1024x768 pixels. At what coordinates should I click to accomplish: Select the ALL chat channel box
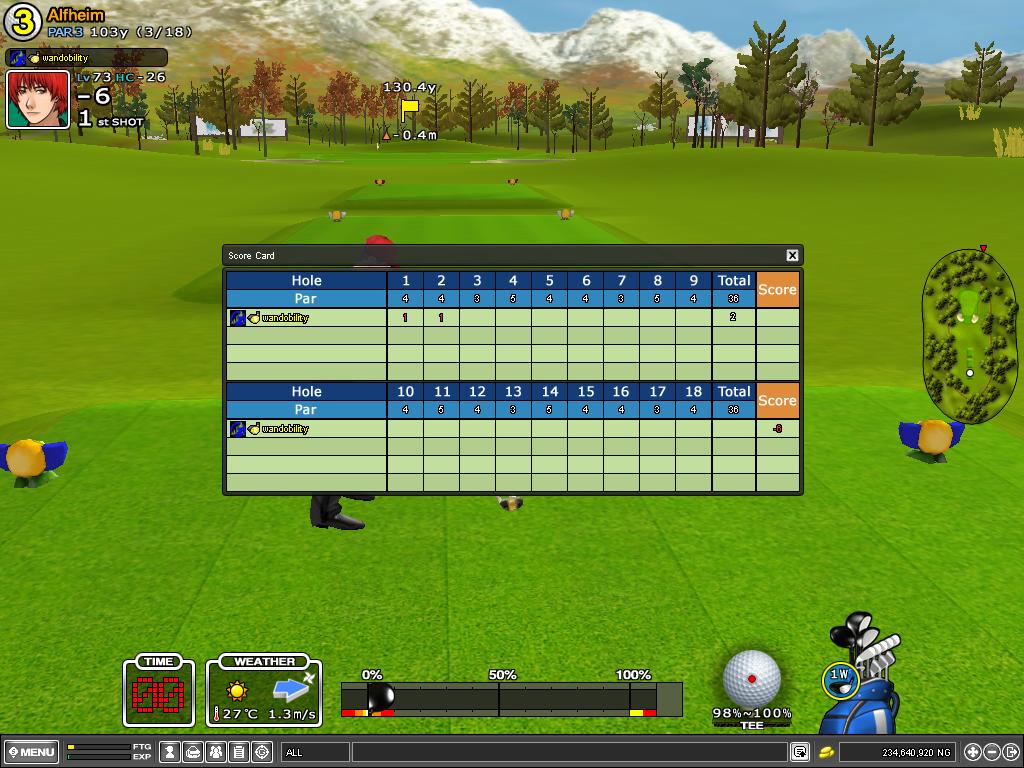pyautogui.click(x=316, y=752)
